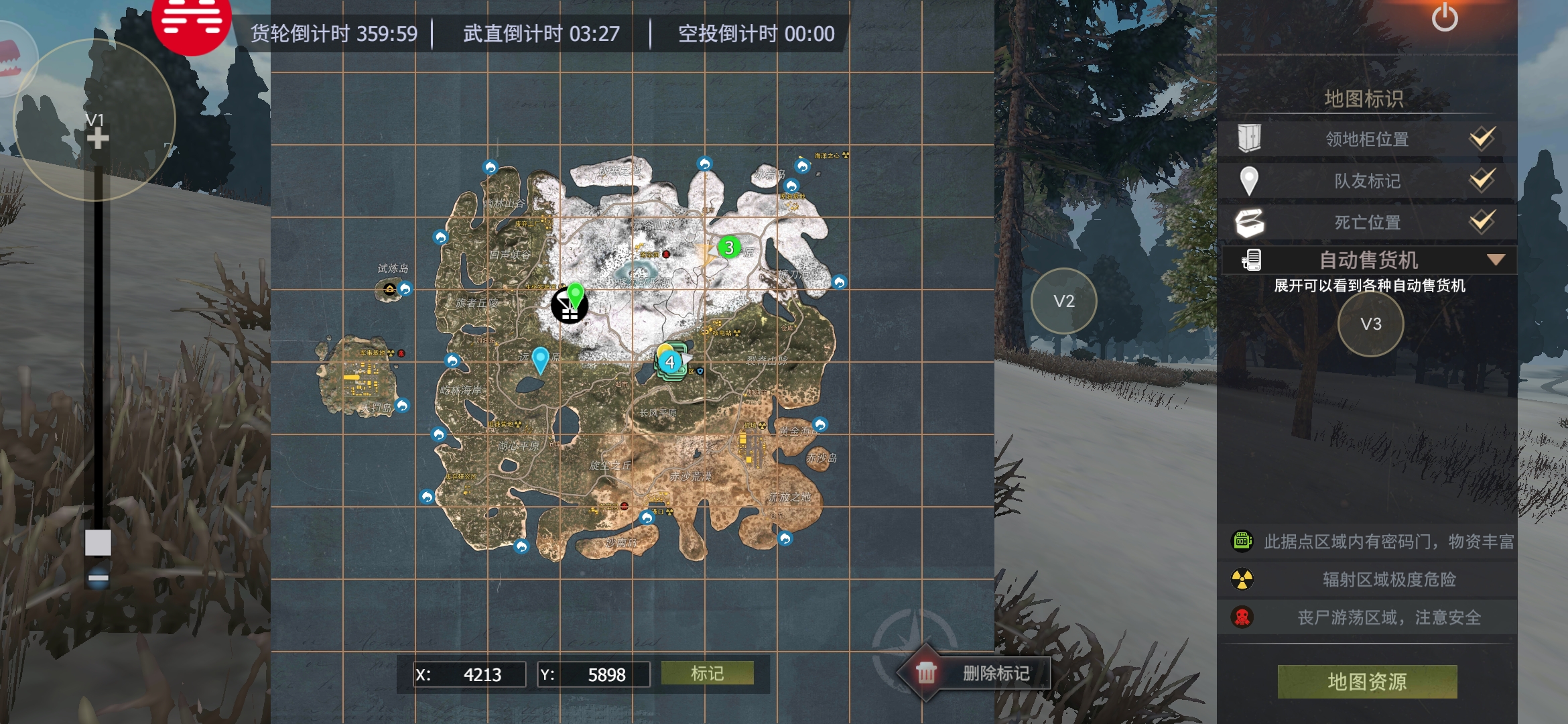Open the 地图资源 button

[x=1367, y=682]
